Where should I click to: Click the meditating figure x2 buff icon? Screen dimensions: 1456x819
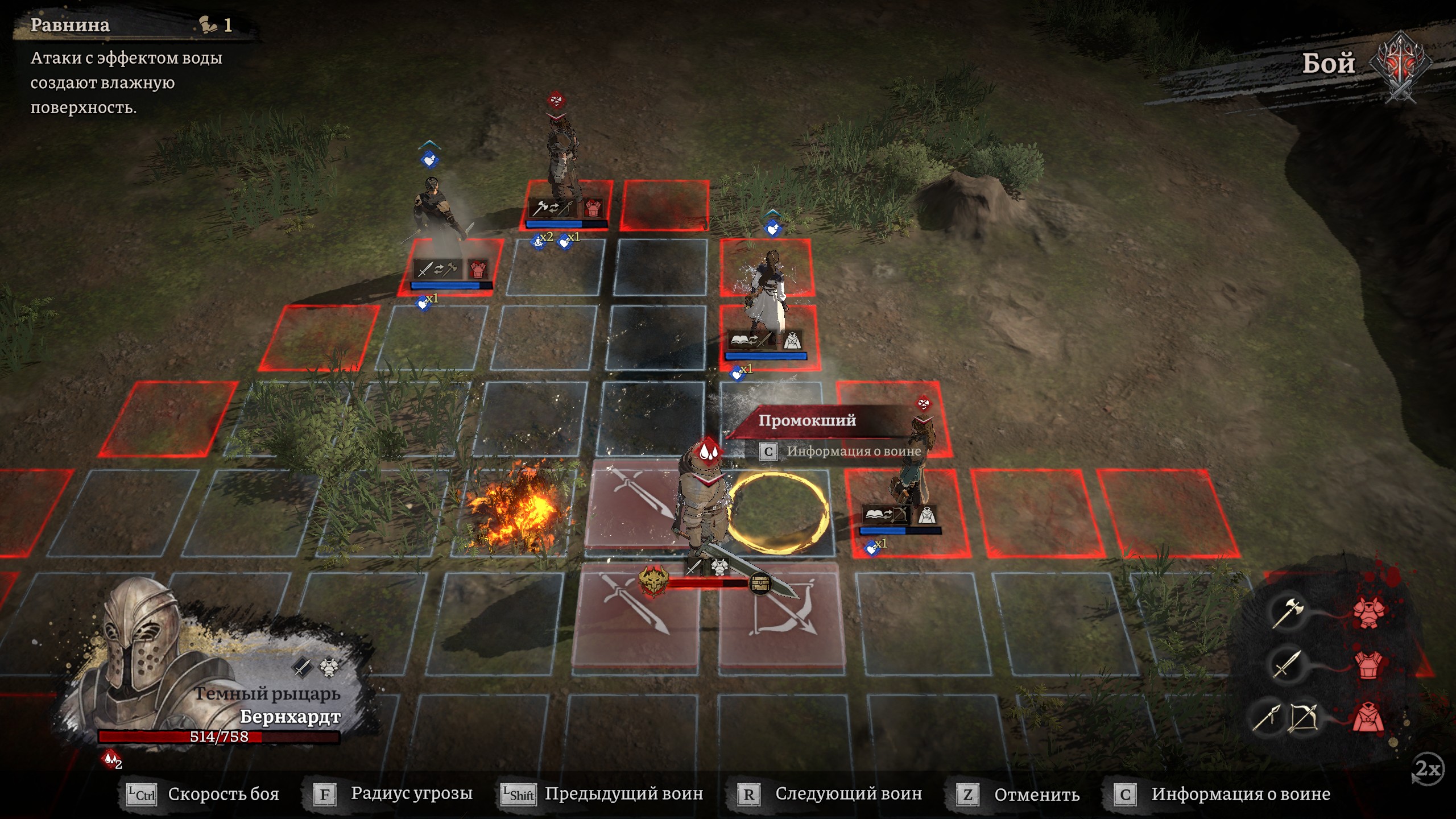pyautogui.click(x=538, y=242)
